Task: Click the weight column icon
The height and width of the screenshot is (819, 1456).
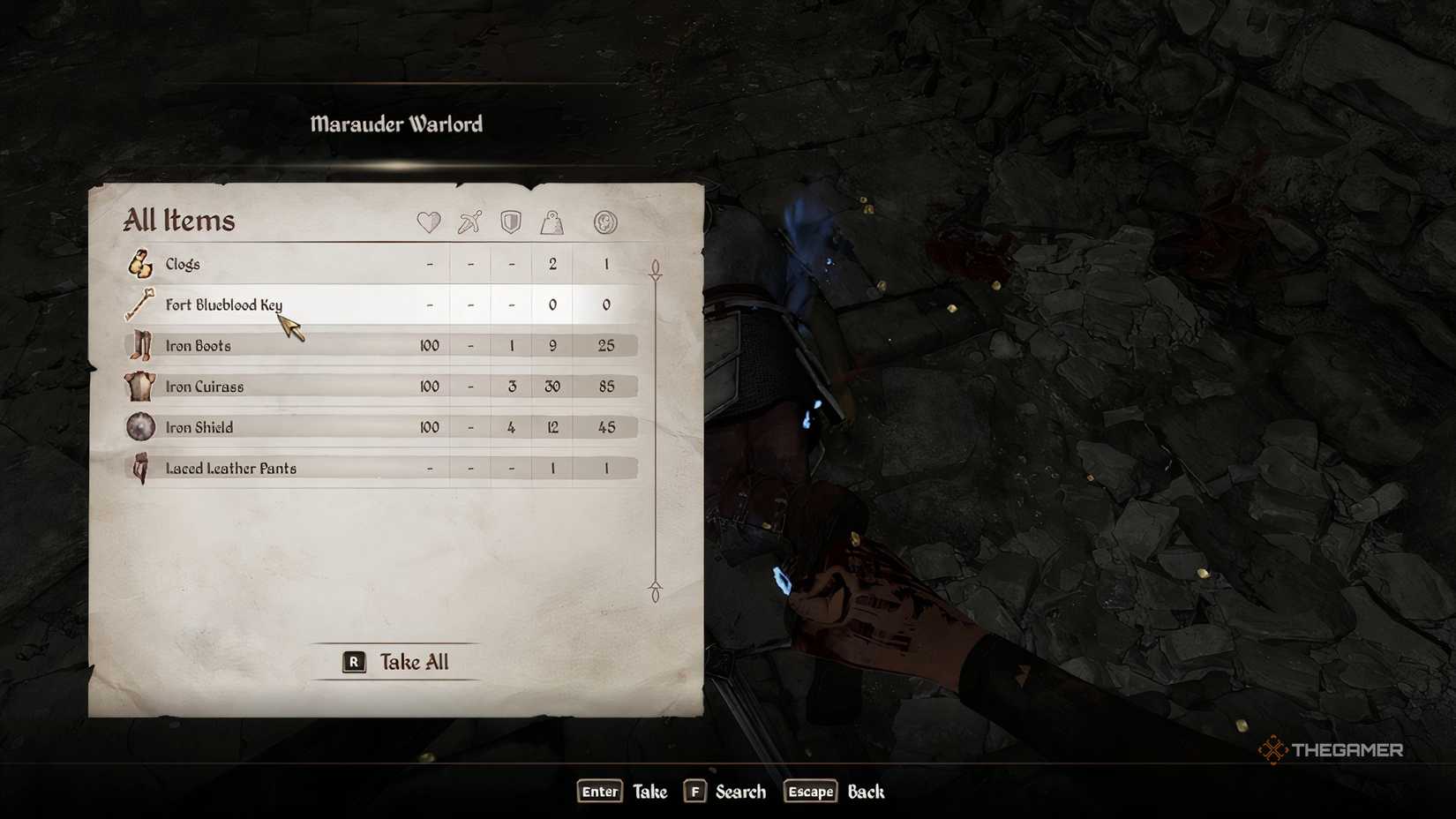Action: click(552, 223)
